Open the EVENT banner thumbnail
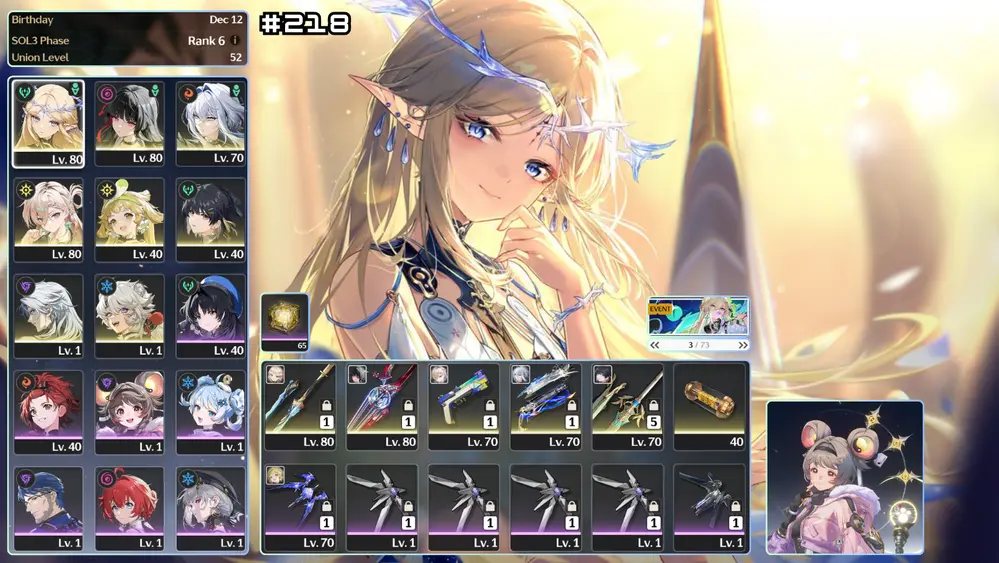Image resolution: width=999 pixels, height=563 pixels. [x=698, y=316]
